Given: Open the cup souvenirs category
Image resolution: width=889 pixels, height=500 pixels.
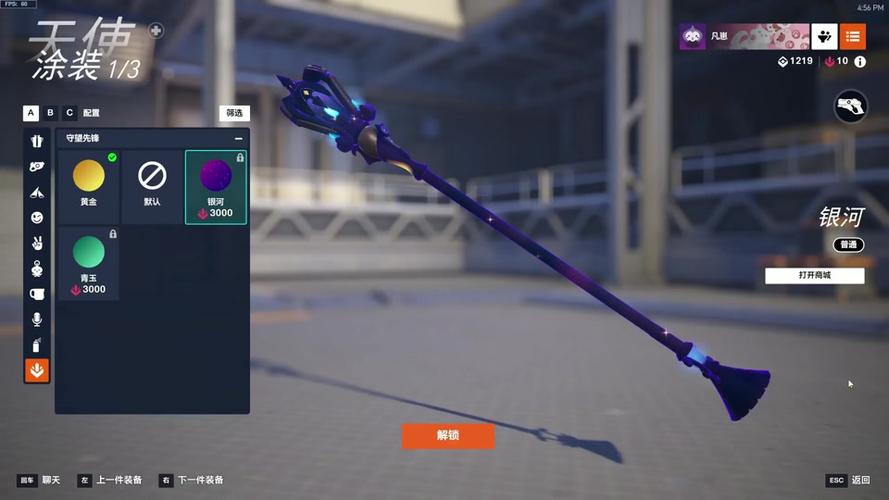Looking at the screenshot, I should 37,294.
